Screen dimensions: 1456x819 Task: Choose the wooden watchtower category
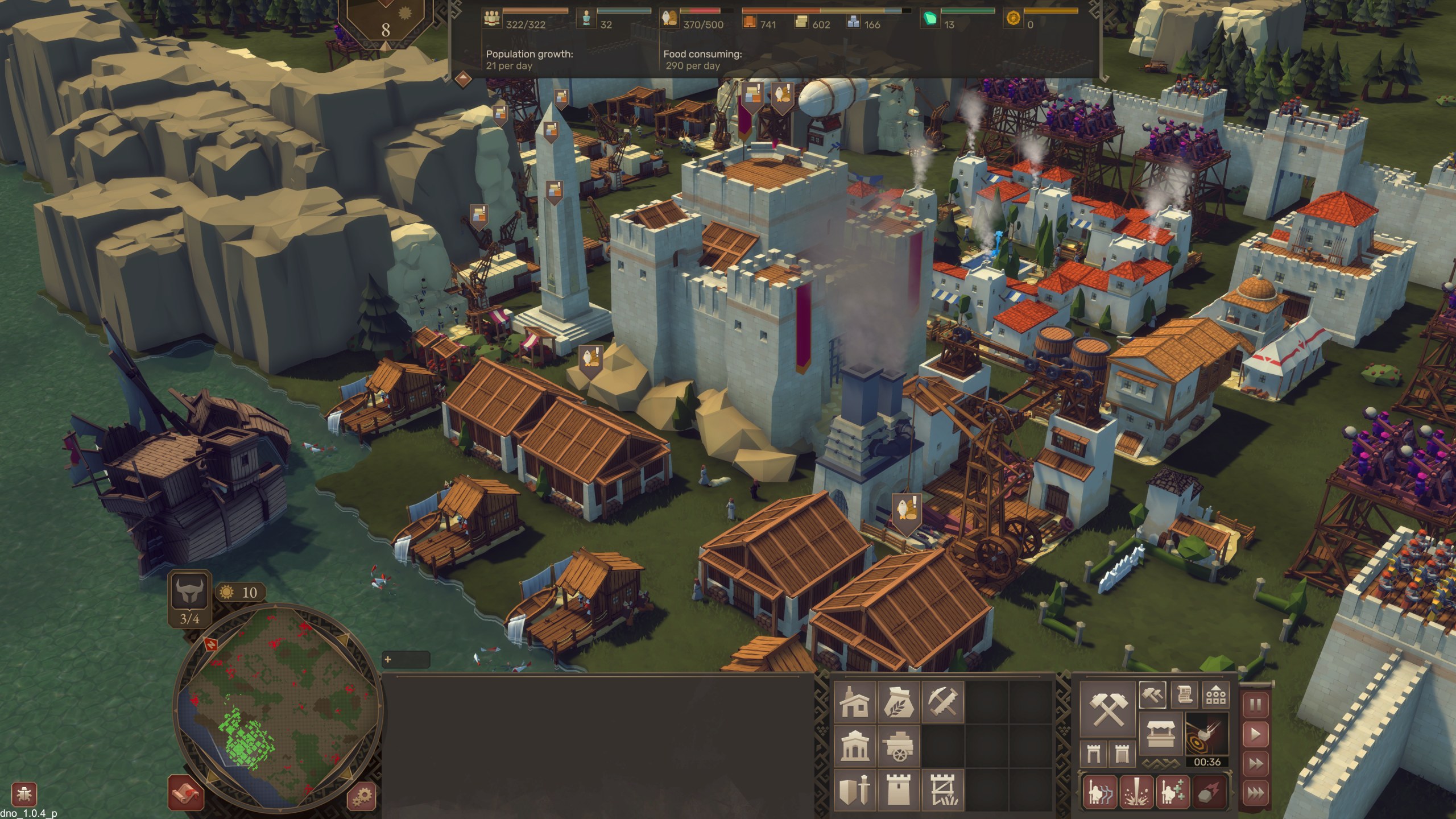pyautogui.click(x=942, y=789)
